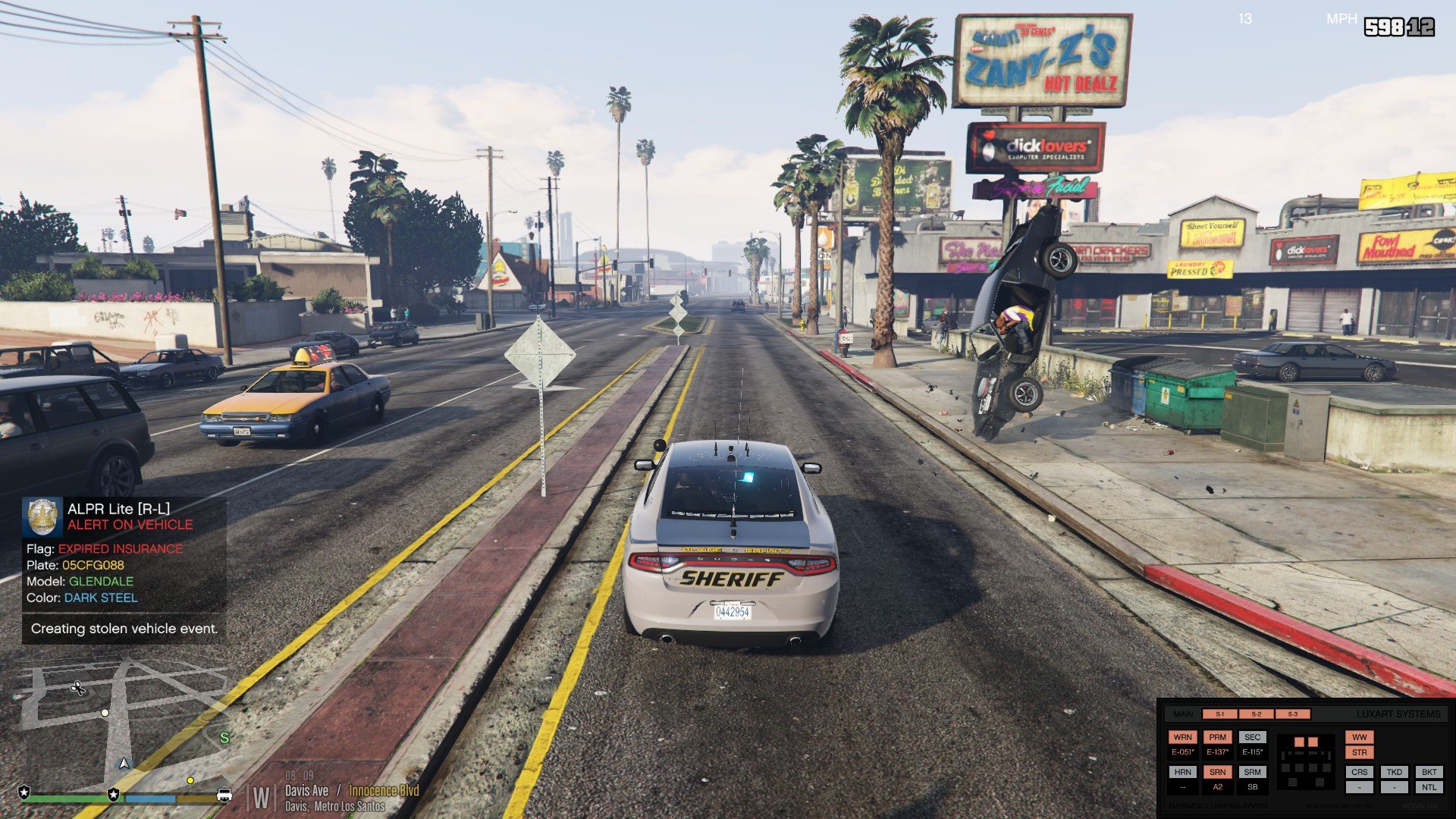Toggle the TKD takedown lights button
The image size is (1456, 819).
pos(1394,772)
